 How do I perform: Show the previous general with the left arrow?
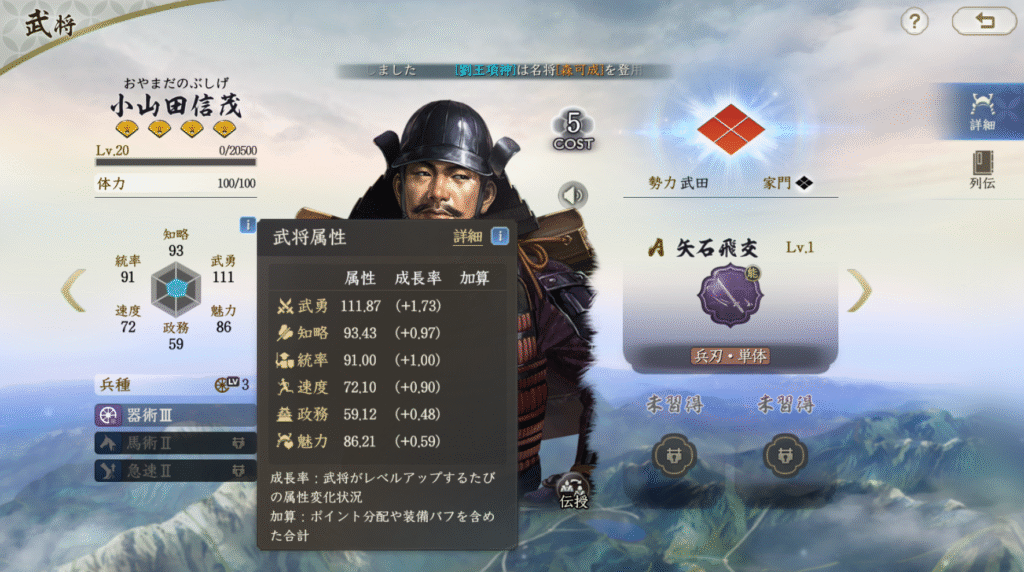point(73,289)
